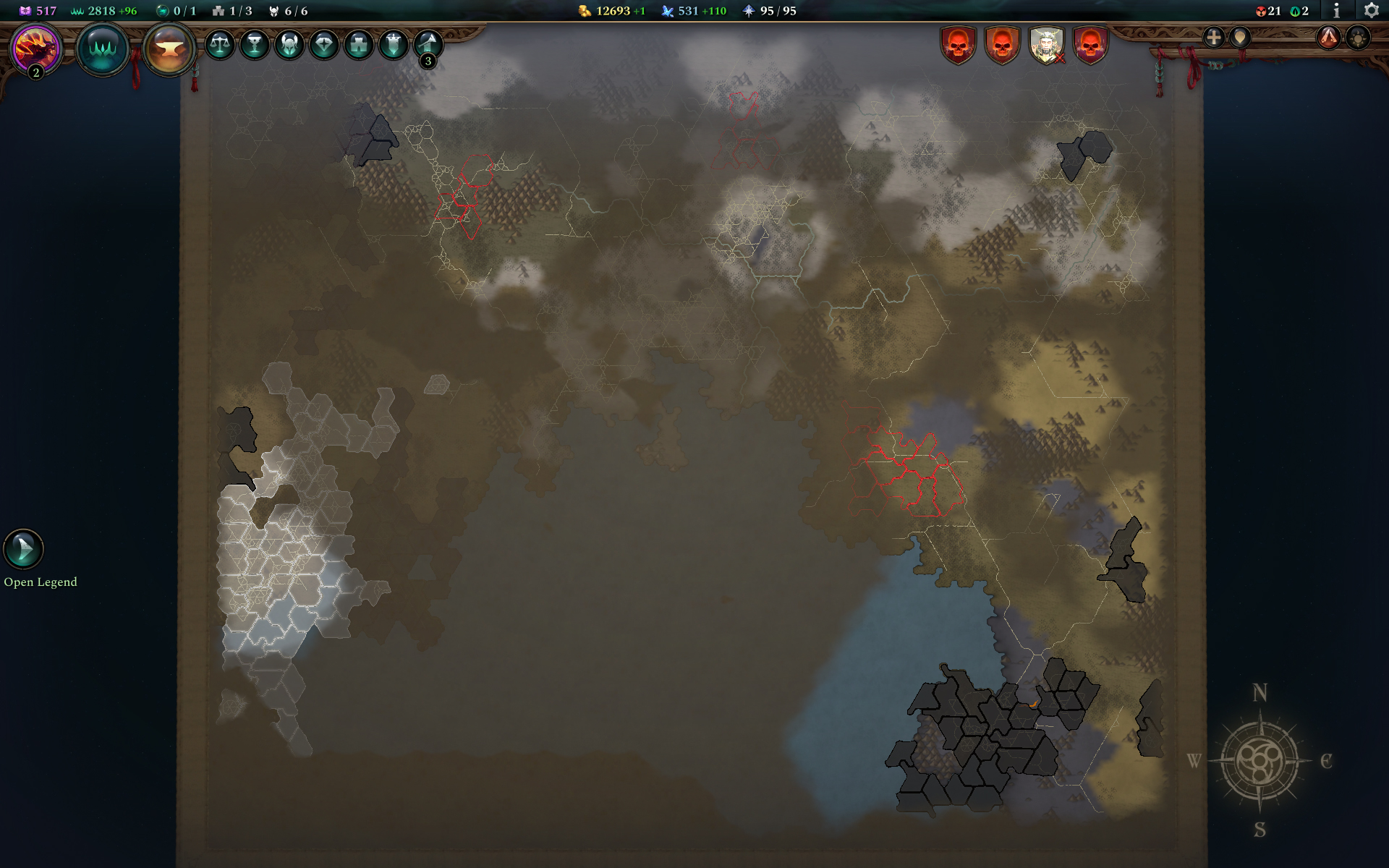Open the first red skull rival leader
This screenshot has width=1389, height=868.
(959, 45)
